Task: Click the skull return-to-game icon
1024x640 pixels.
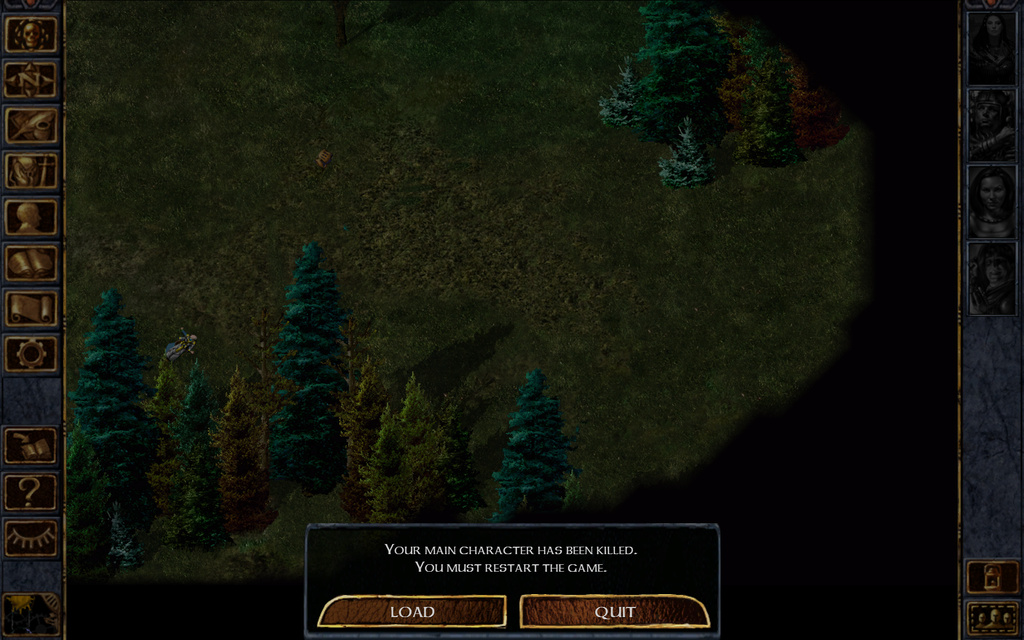Action: (31, 34)
